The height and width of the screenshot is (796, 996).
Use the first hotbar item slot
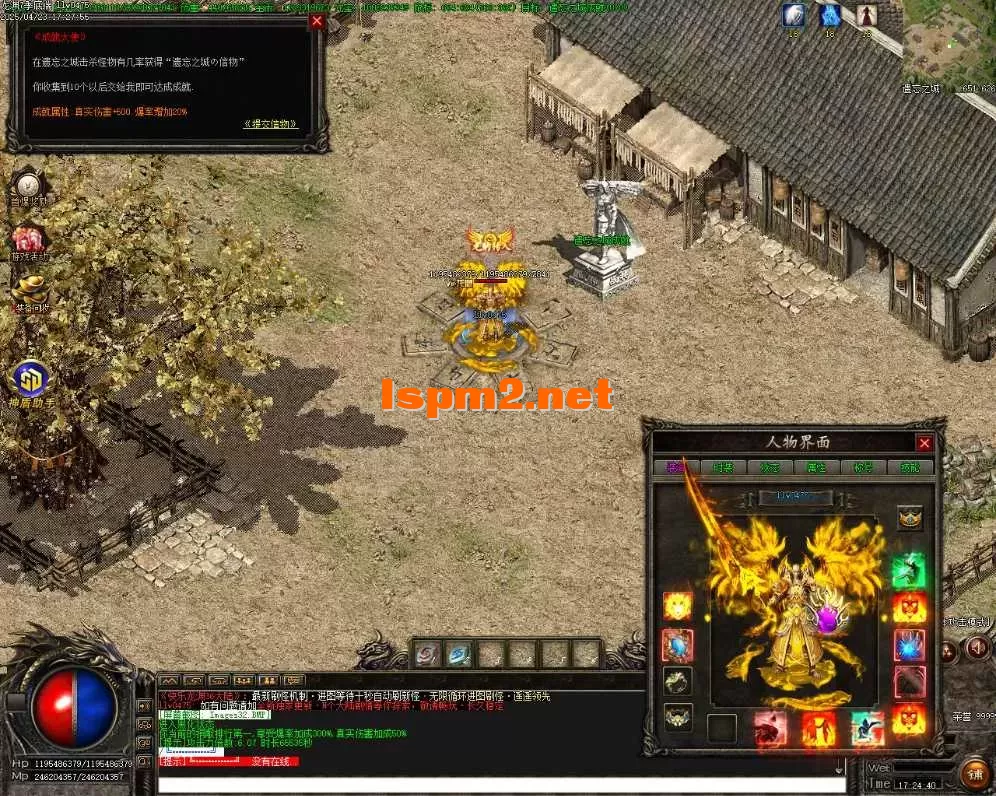427,654
